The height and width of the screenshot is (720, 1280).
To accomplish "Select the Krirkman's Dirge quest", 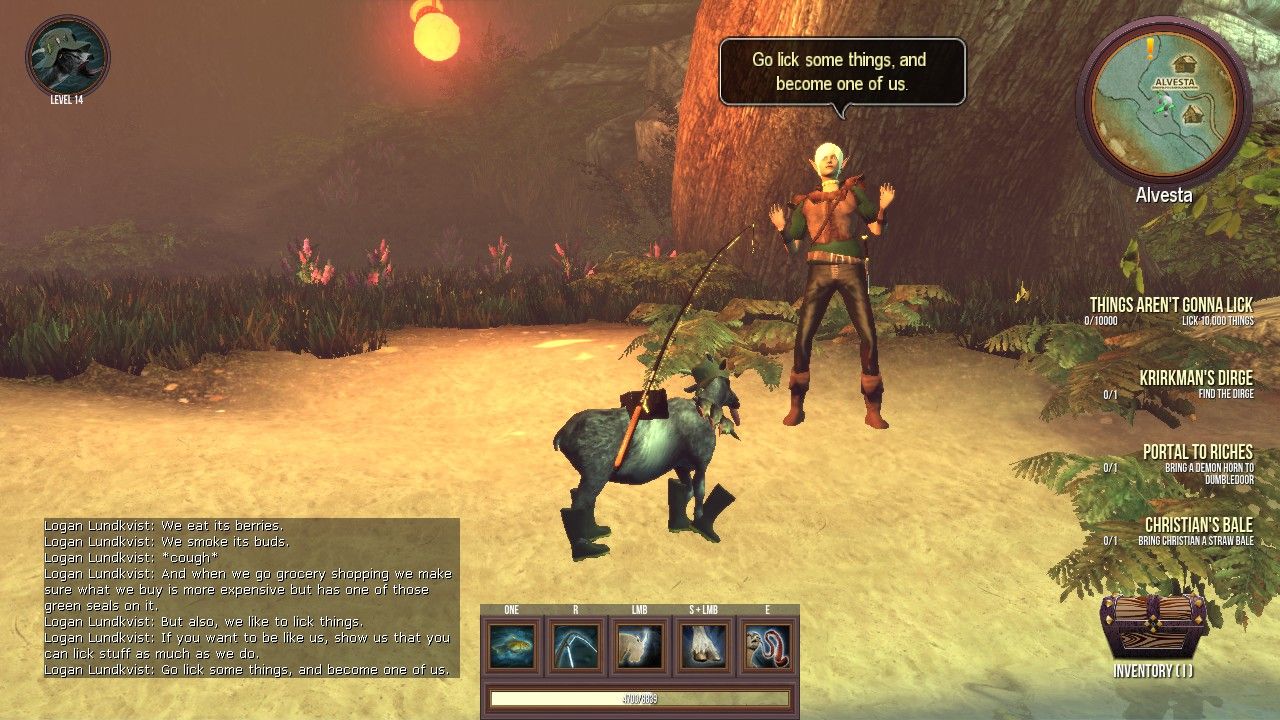I will (1195, 379).
